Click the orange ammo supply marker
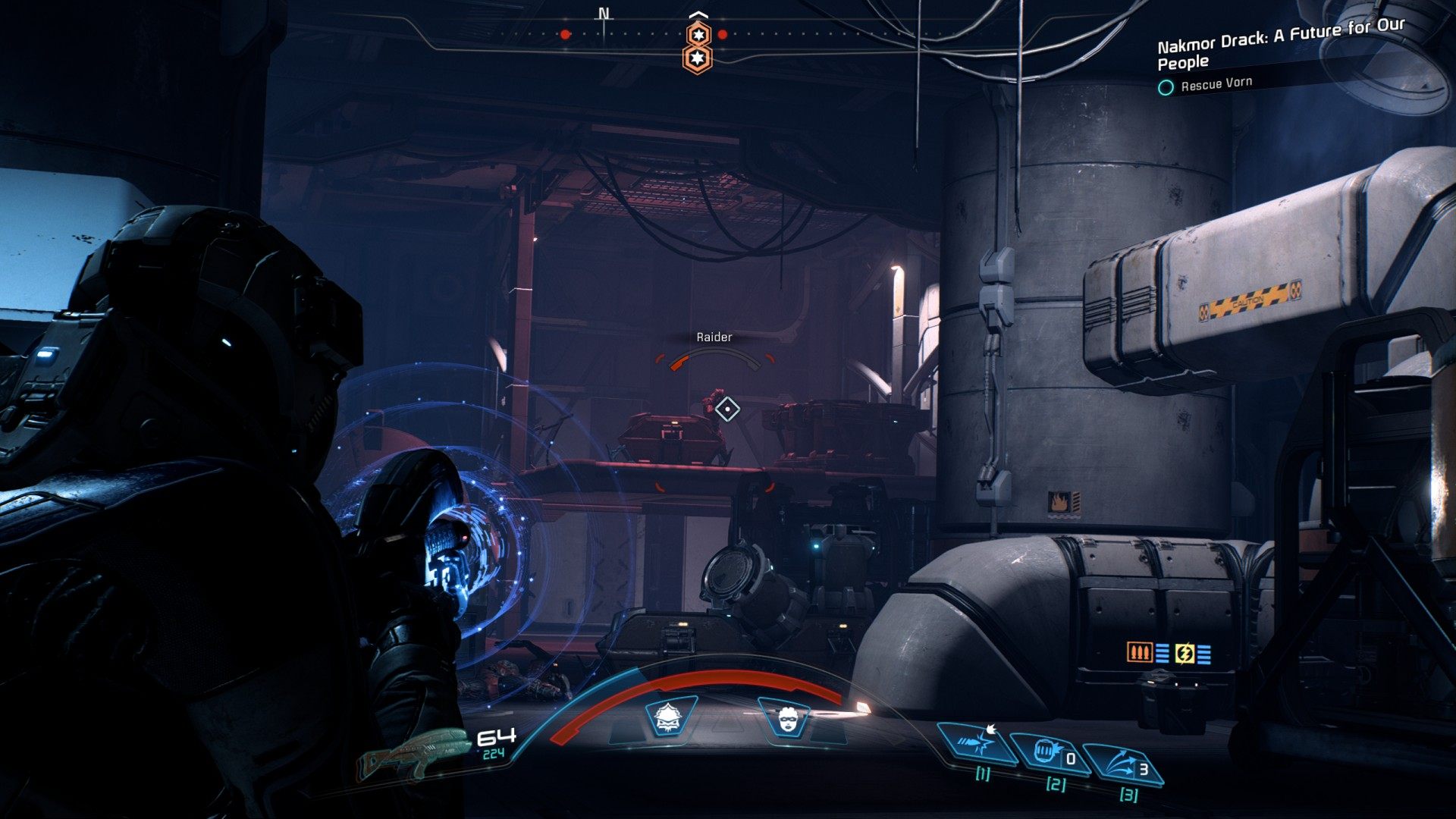This screenshot has width=1456, height=819. tap(1140, 651)
